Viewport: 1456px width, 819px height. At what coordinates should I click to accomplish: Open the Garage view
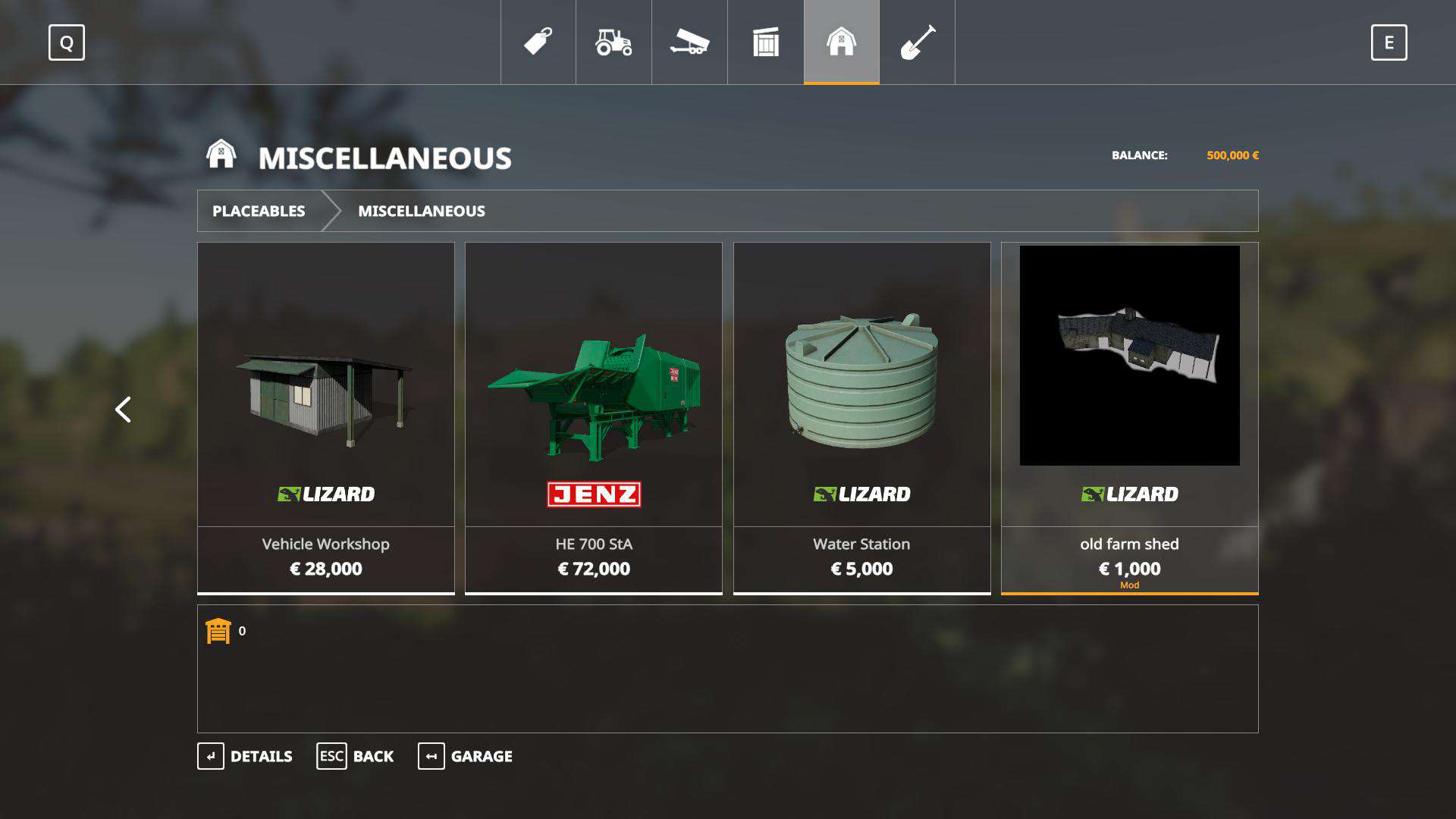pos(465,756)
